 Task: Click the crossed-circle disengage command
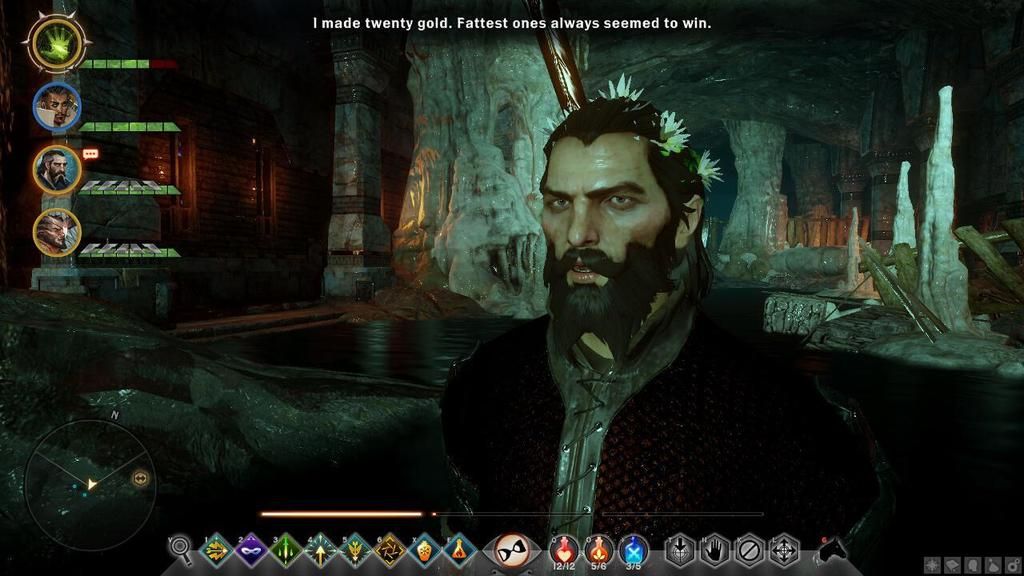tap(749, 549)
